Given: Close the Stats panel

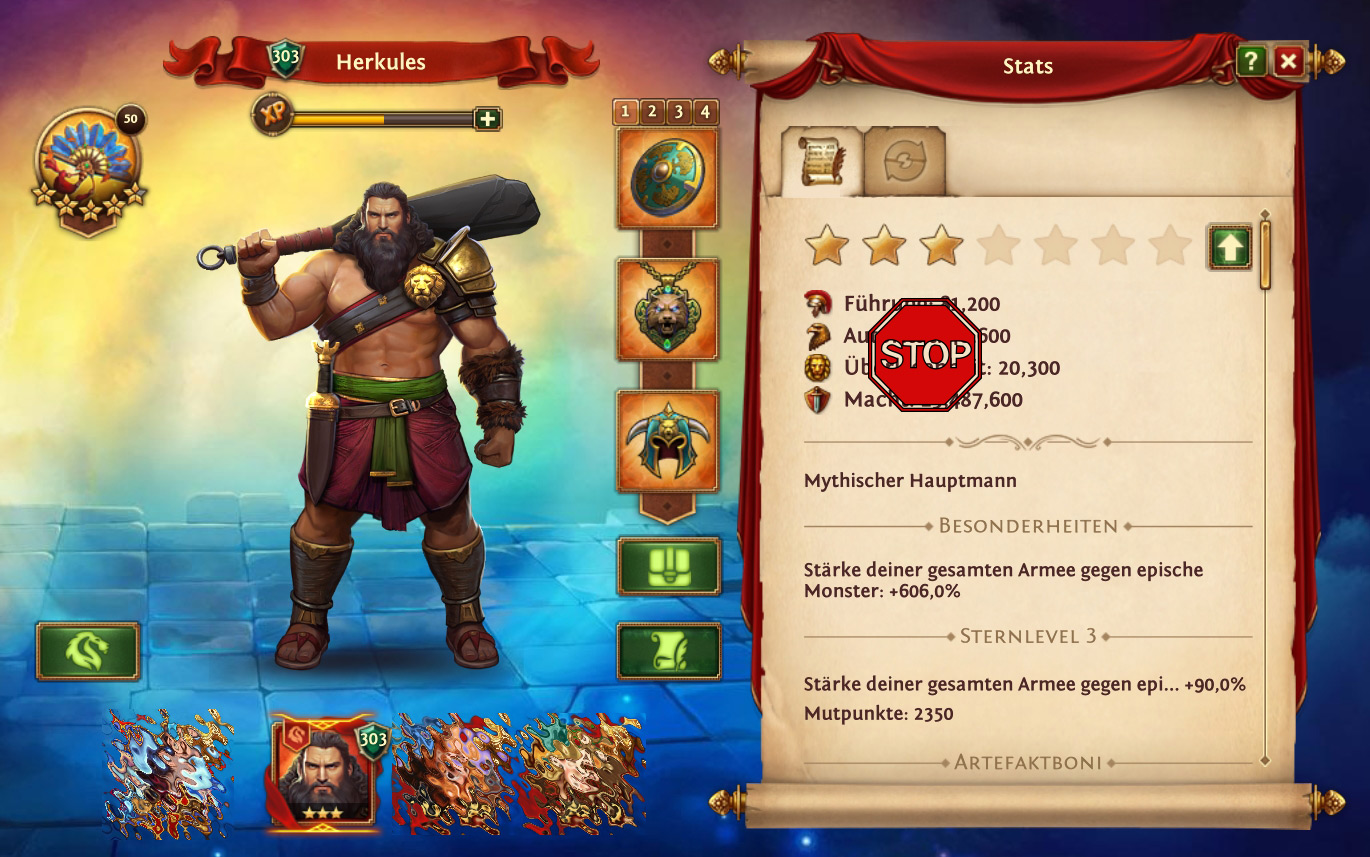Looking at the screenshot, I should [x=1288, y=62].
